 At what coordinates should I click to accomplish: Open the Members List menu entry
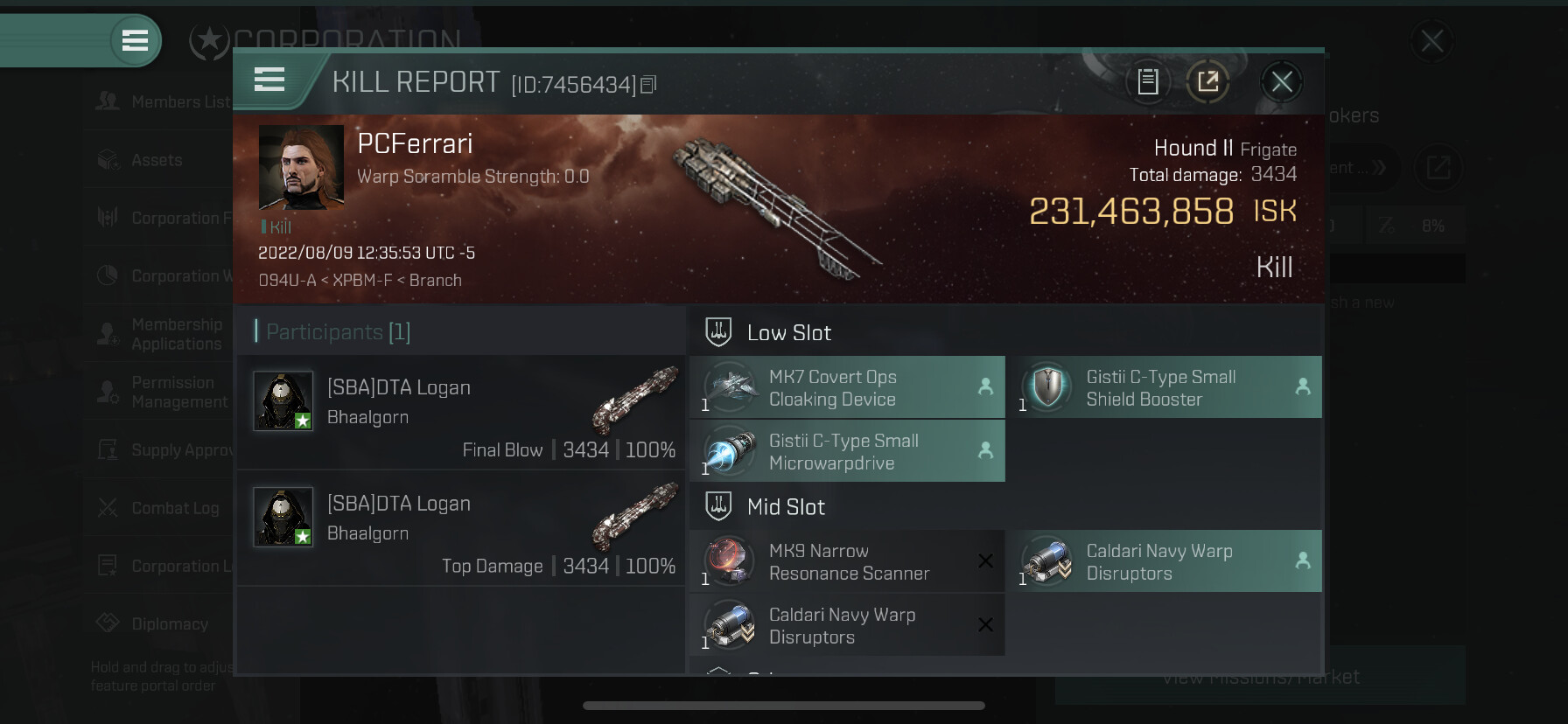(162, 102)
